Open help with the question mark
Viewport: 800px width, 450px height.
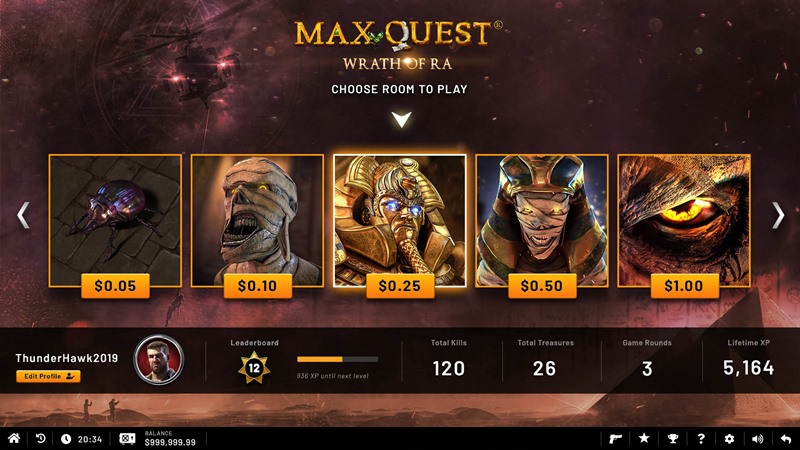coord(701,439)
